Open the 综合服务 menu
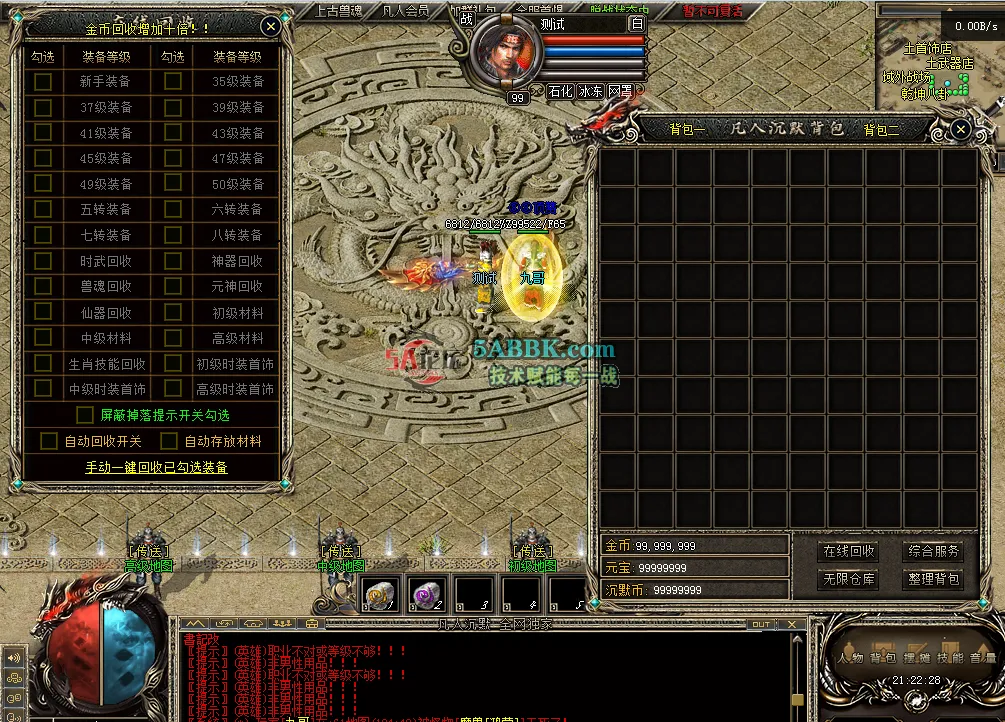Viewport: 1005px width, 722px height. (x=933, y=552)
